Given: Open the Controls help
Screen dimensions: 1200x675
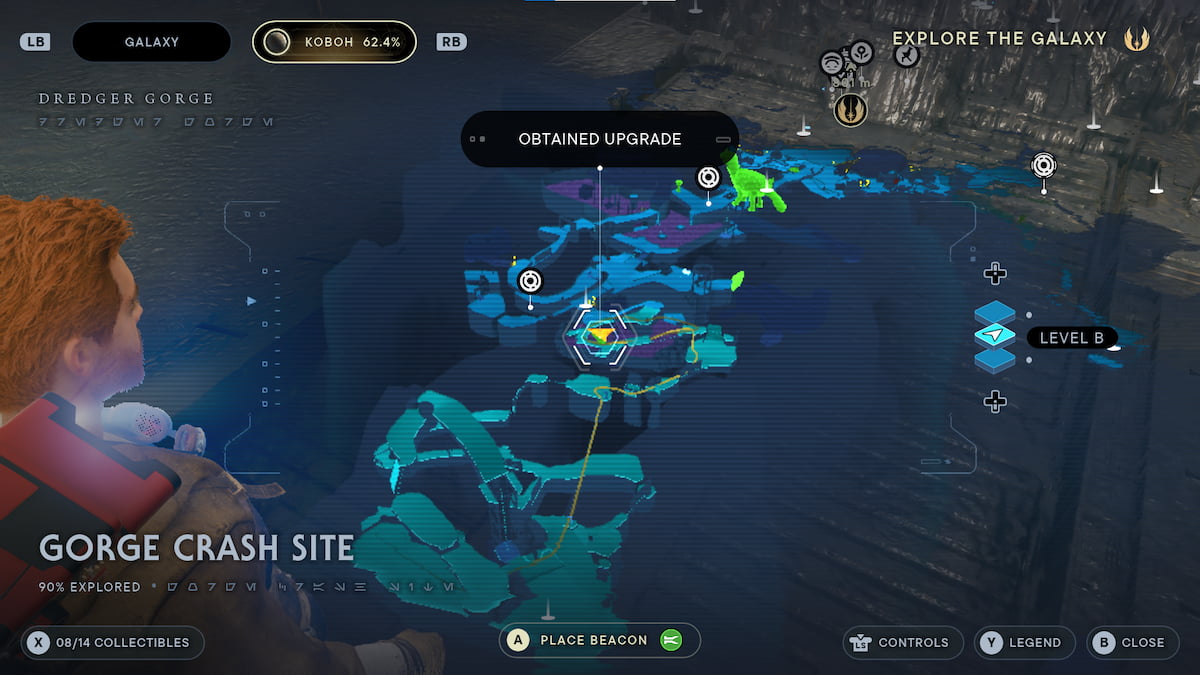Looking at the screenshot, I should (x=903, y=642).
